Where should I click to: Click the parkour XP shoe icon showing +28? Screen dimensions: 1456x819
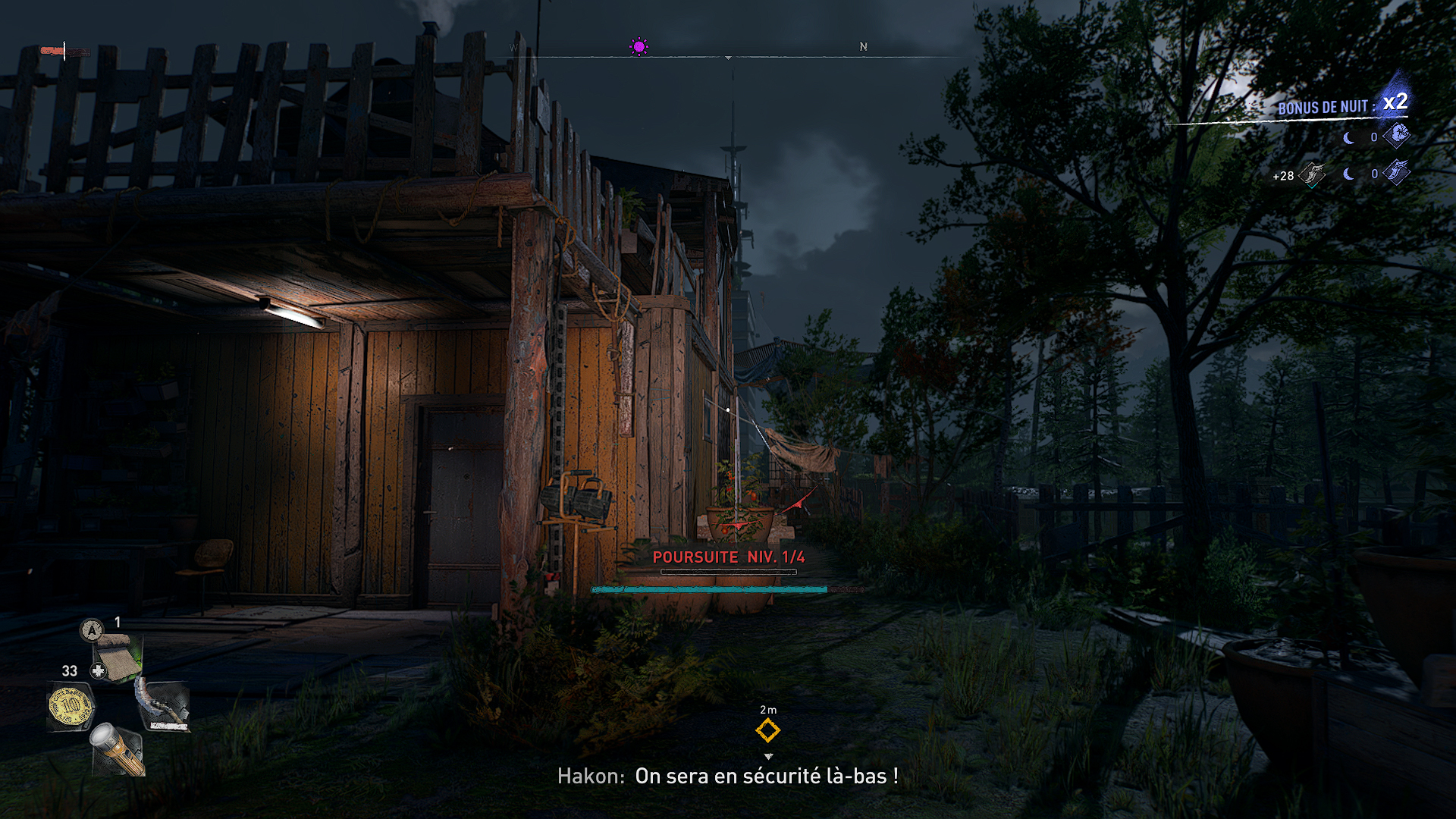[x=1312, y=175]
